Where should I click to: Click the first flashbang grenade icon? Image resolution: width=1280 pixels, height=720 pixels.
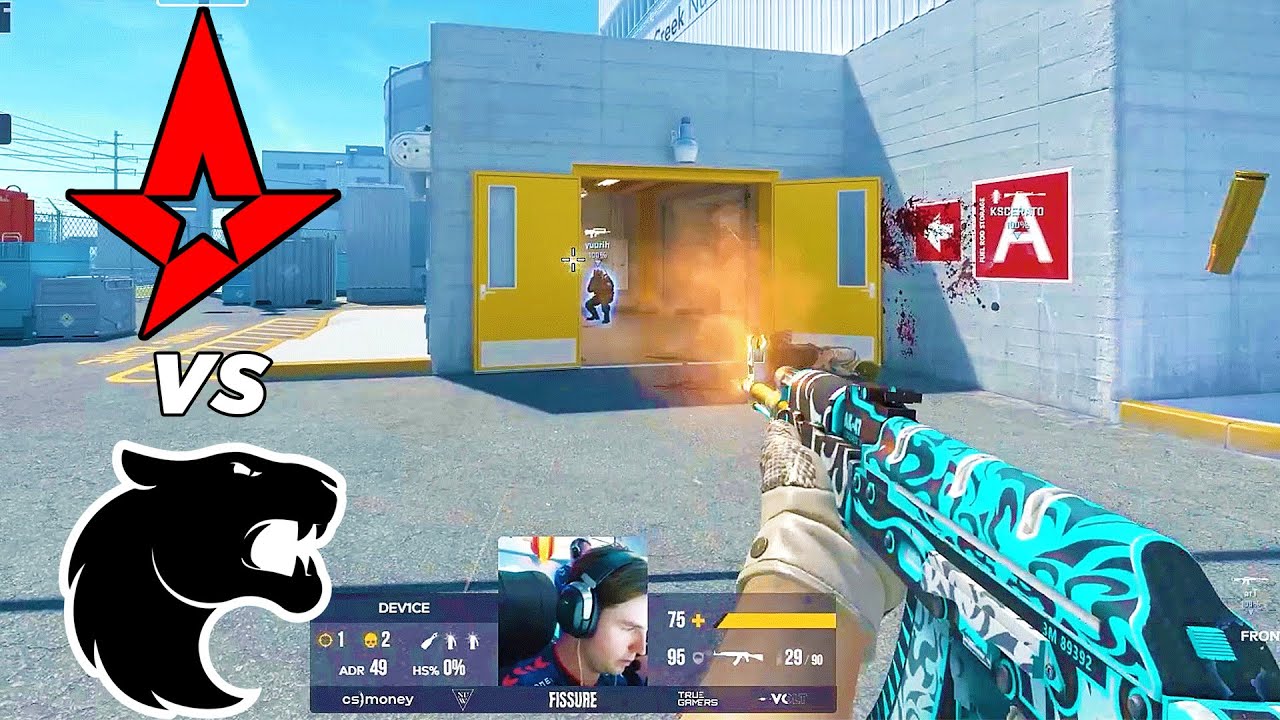[450, 638]
